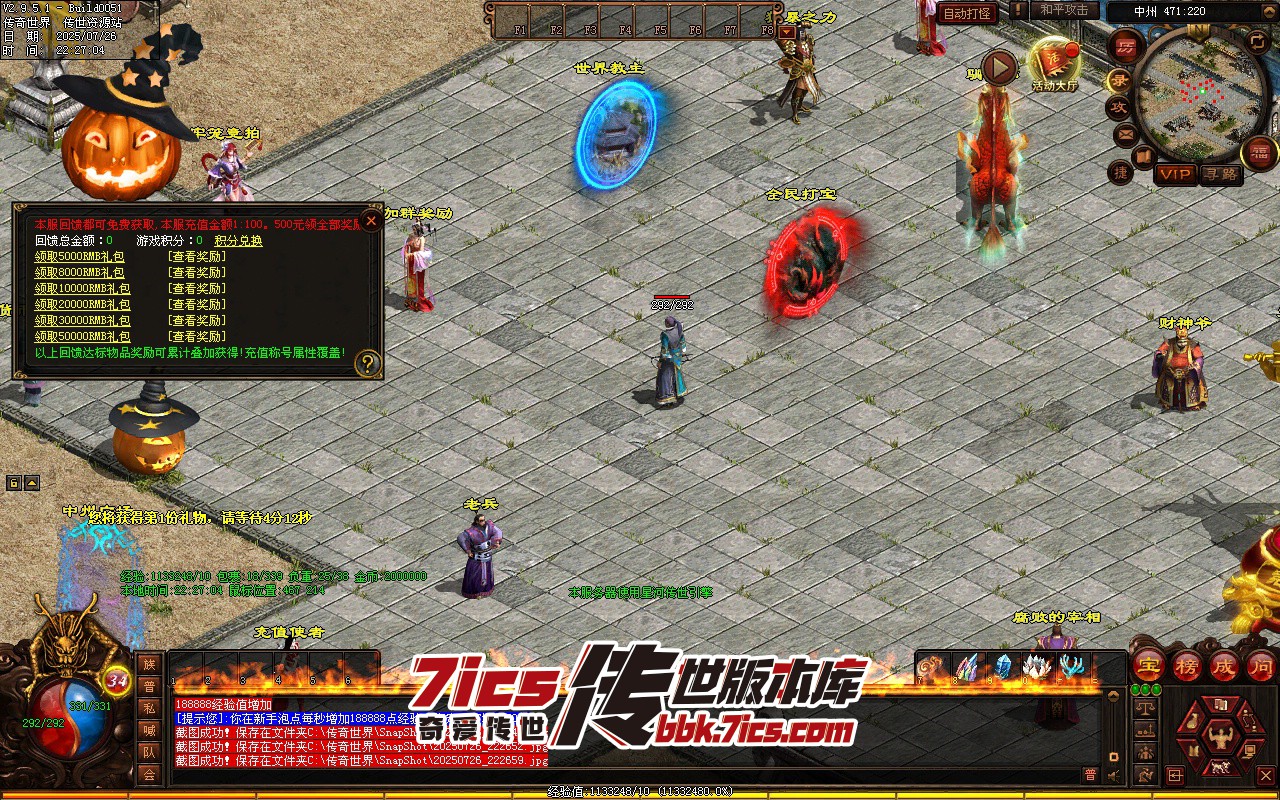Open the 宝 treasure shop button
The width and height of the screenshot is (1280, 800).
point(1148,665)
